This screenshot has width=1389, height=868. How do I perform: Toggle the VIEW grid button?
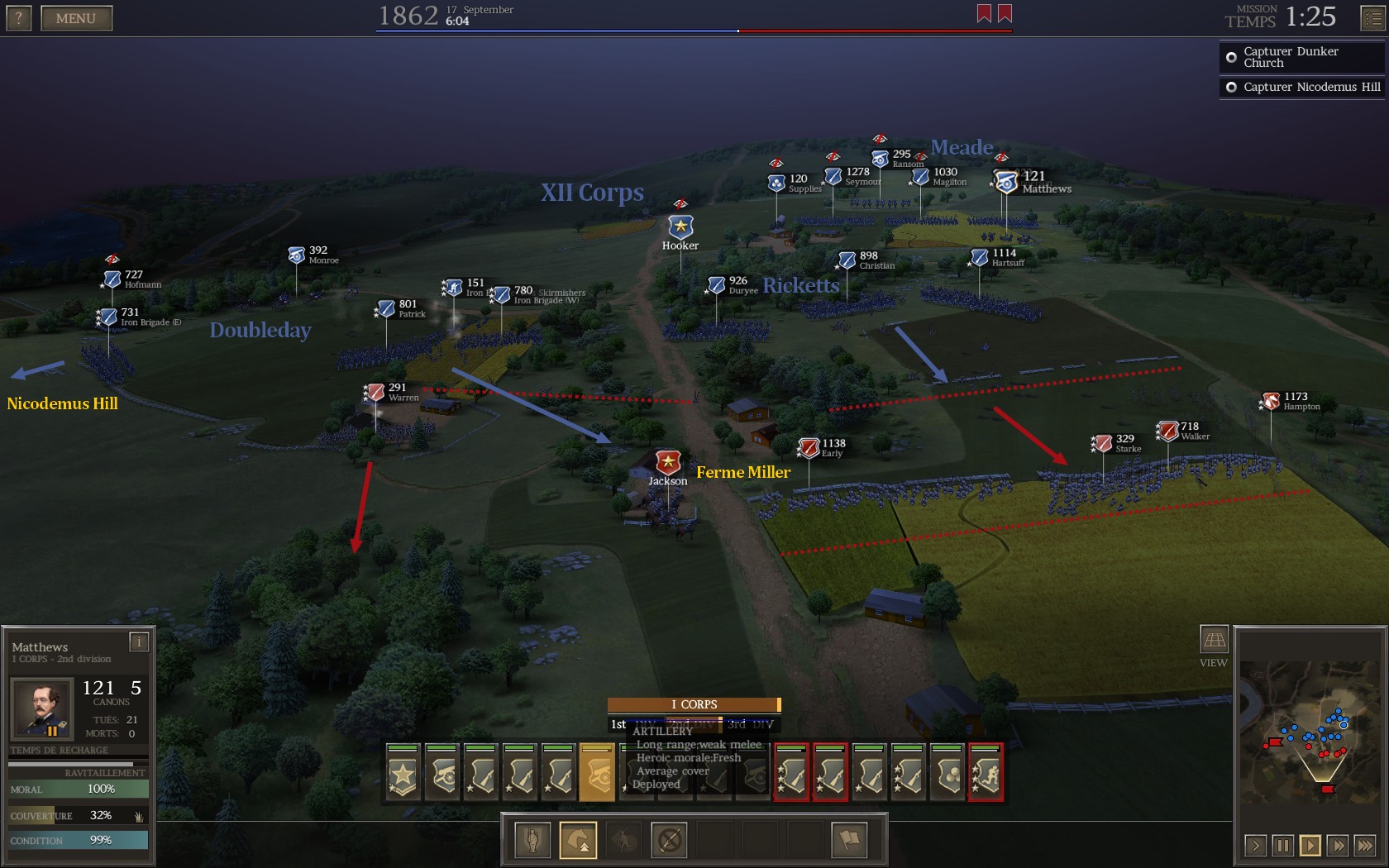click(x=1214, y=640)
